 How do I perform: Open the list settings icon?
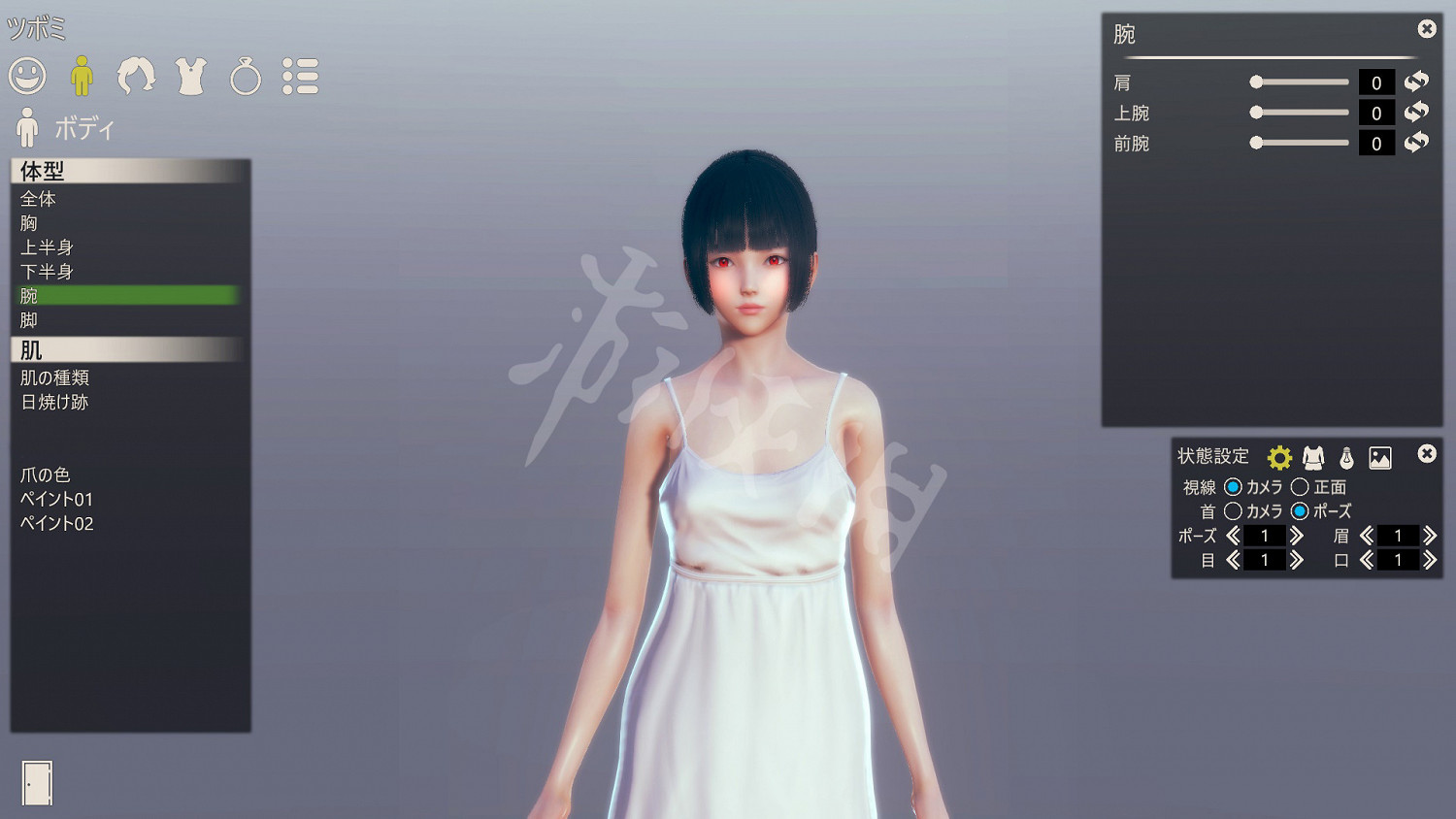point(301,77)
